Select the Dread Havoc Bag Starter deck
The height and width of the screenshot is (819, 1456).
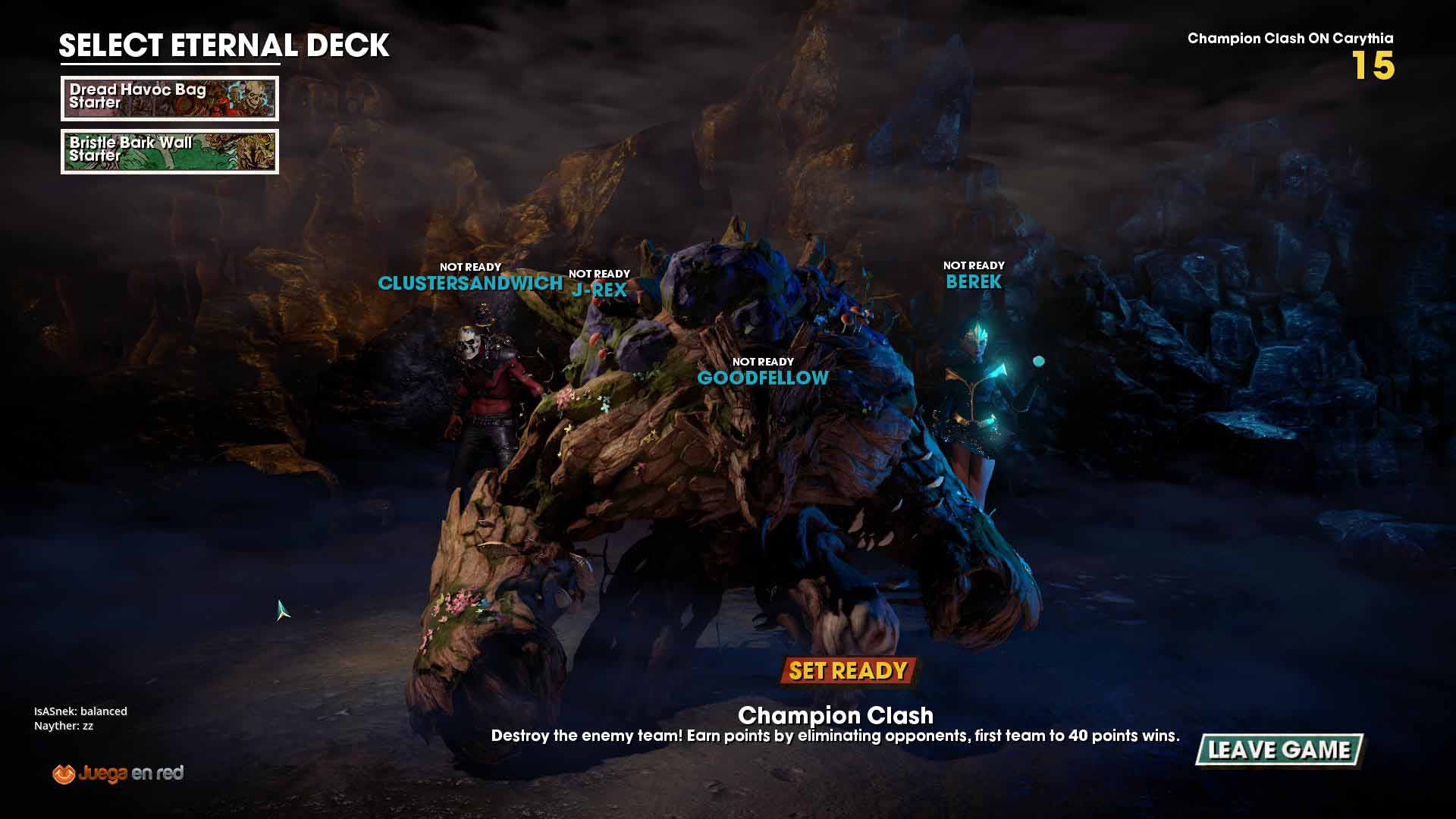pos(170,99)
